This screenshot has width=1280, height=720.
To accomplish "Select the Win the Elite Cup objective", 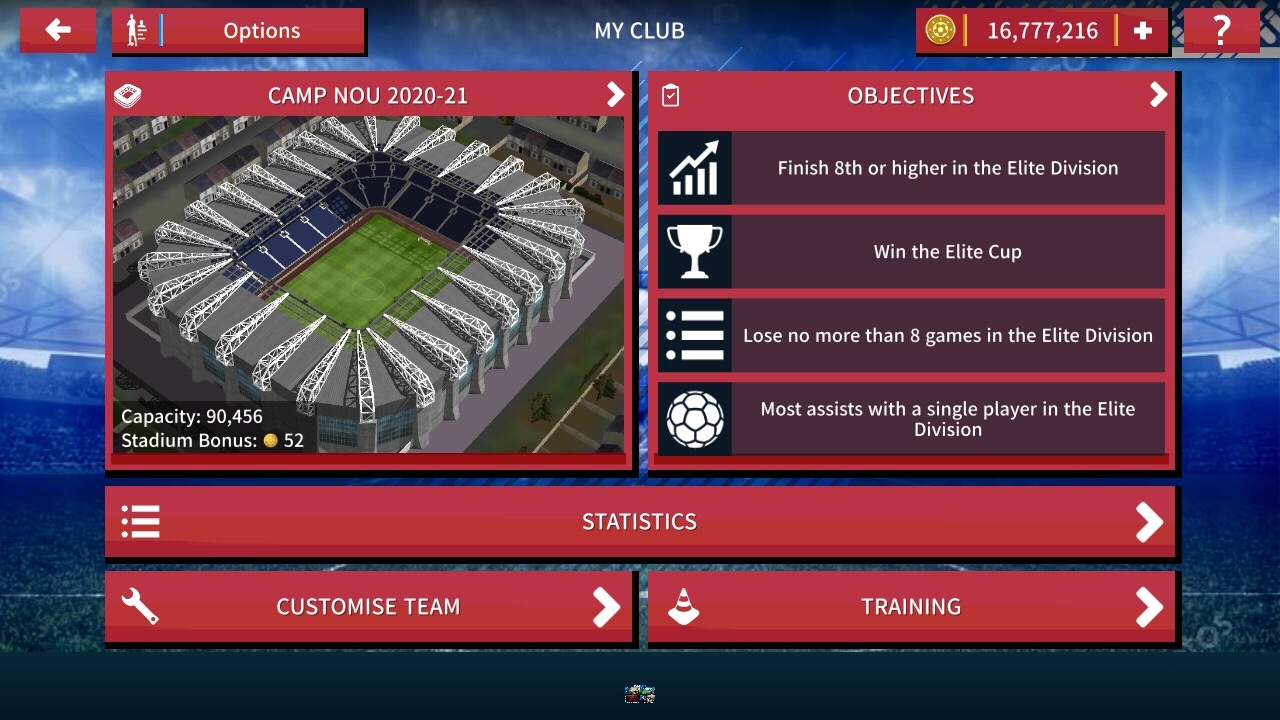I will pyautogui.click(x=911, y=252).
